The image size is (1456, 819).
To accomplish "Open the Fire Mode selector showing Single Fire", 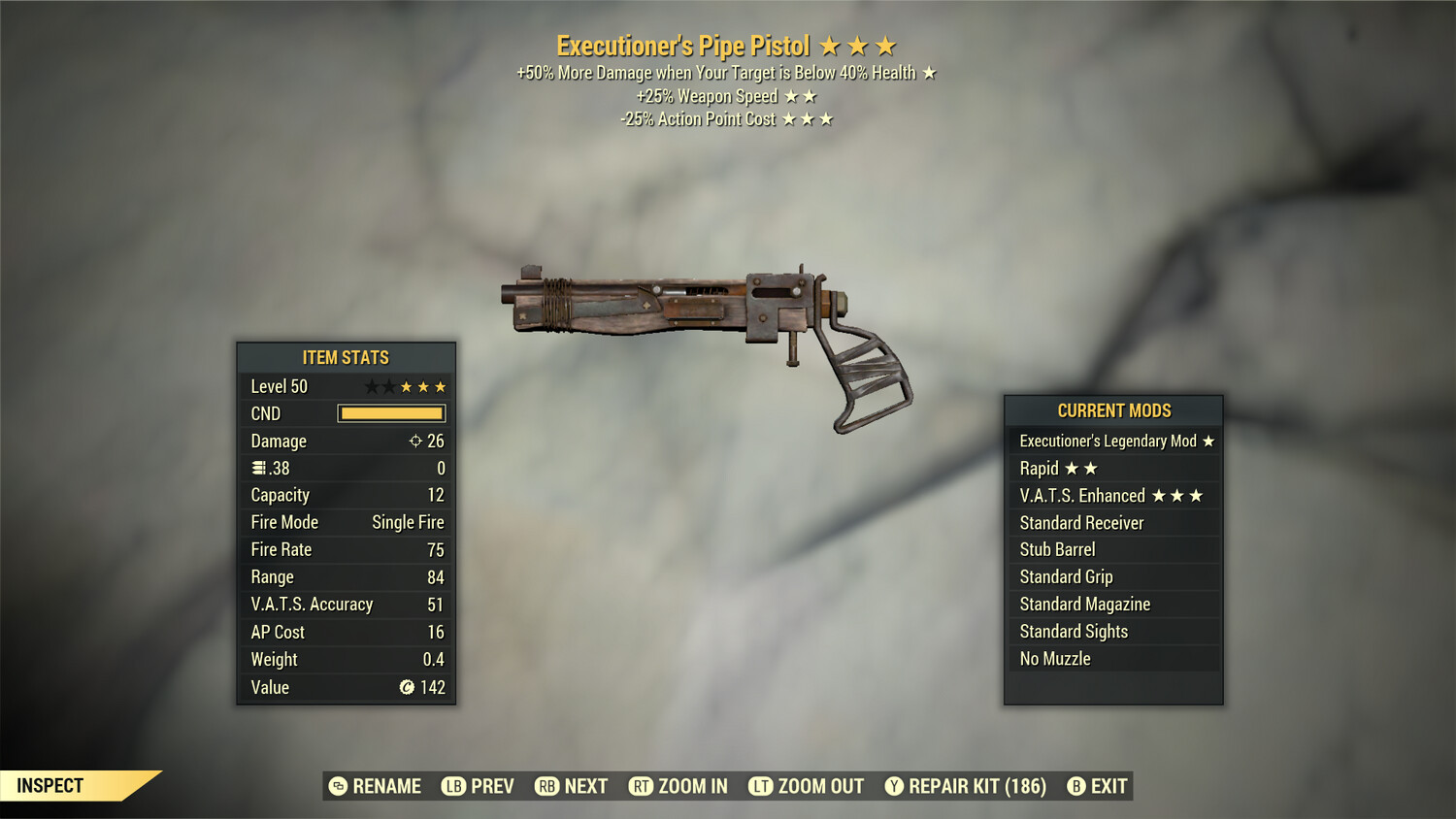I will click(x=345, y=522).
